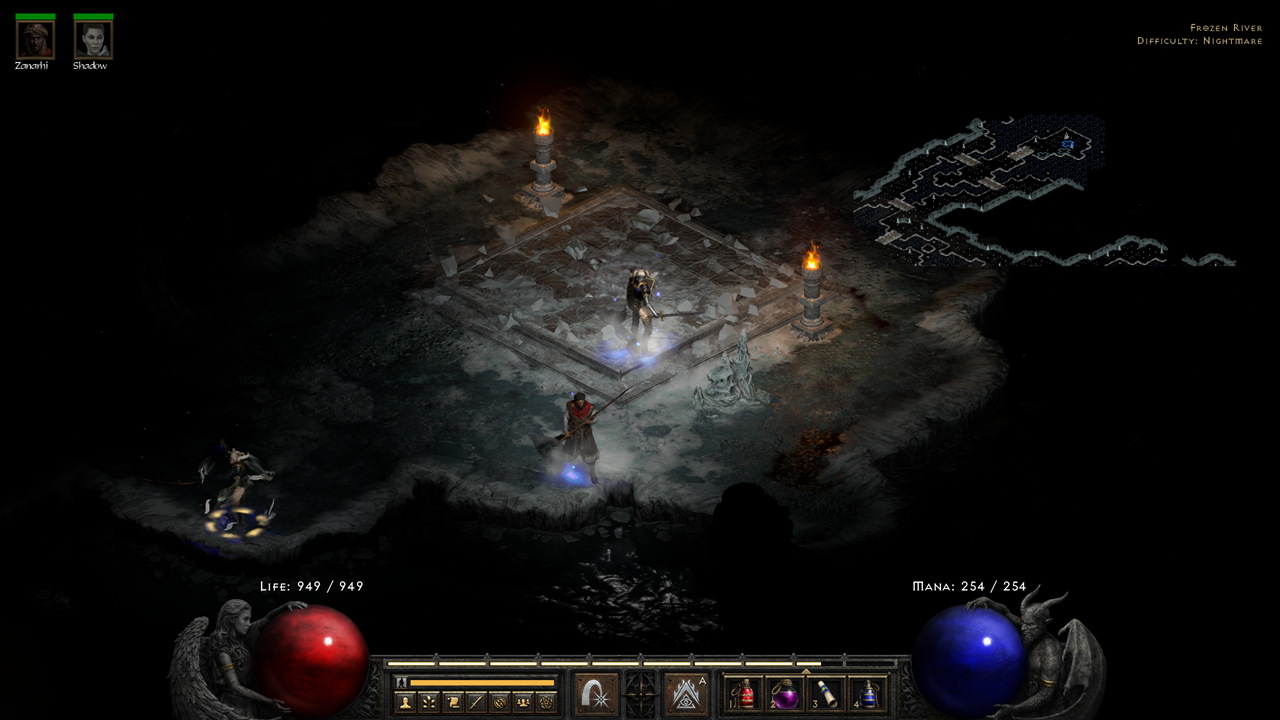Use the blue mana potion in belt slot 4

pyautogui.click(x=867, y=694)
